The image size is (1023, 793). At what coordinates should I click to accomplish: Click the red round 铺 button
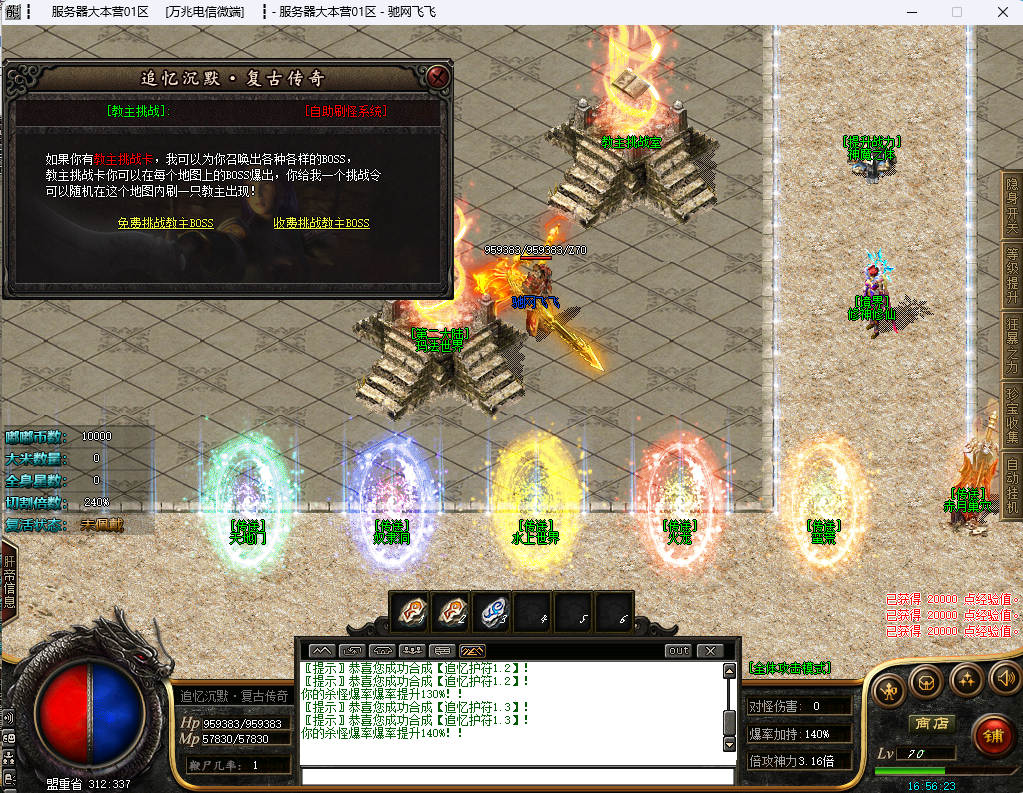pos(991,736)
